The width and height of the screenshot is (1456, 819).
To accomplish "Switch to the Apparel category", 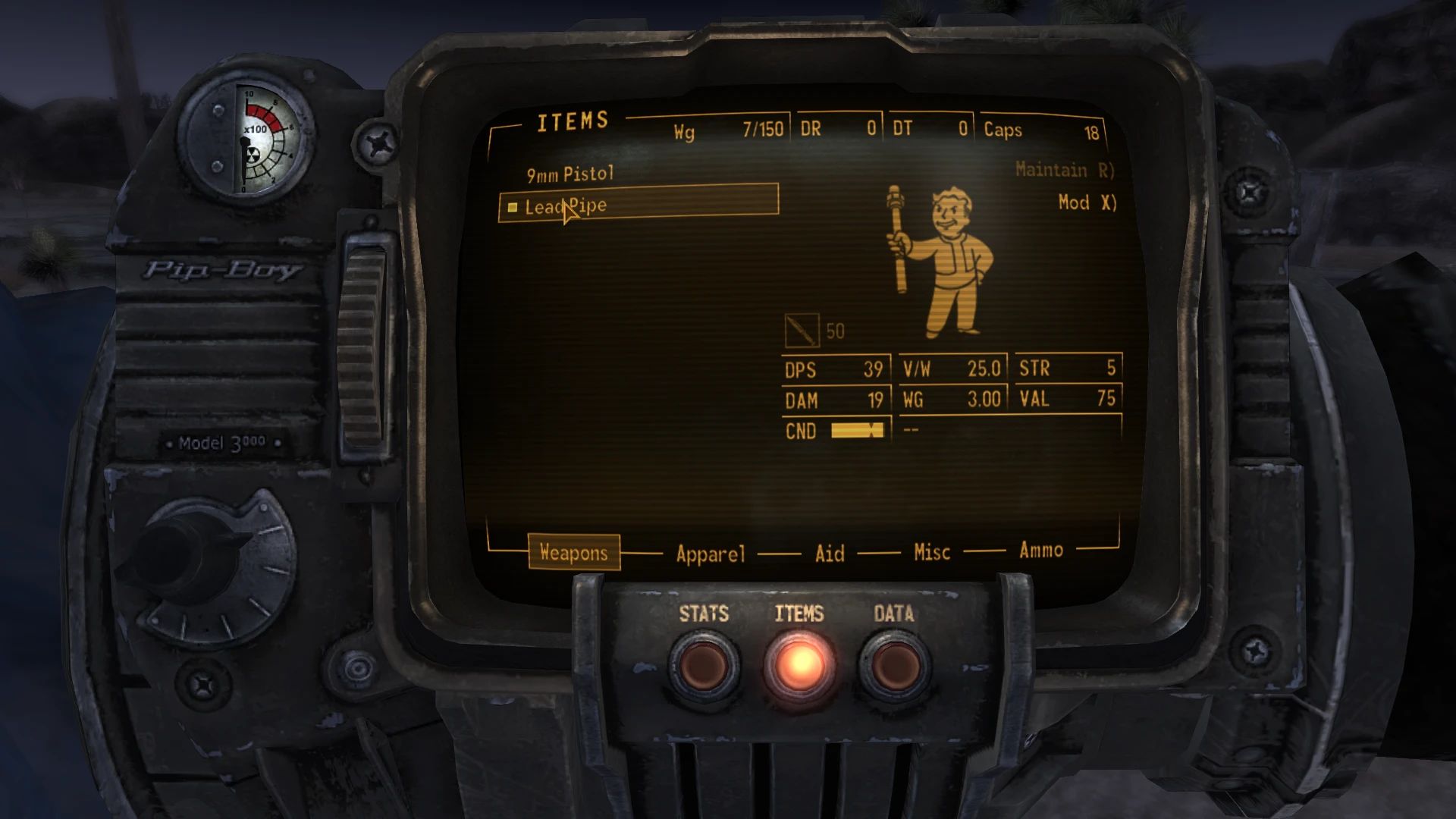I will click(710, 554).
